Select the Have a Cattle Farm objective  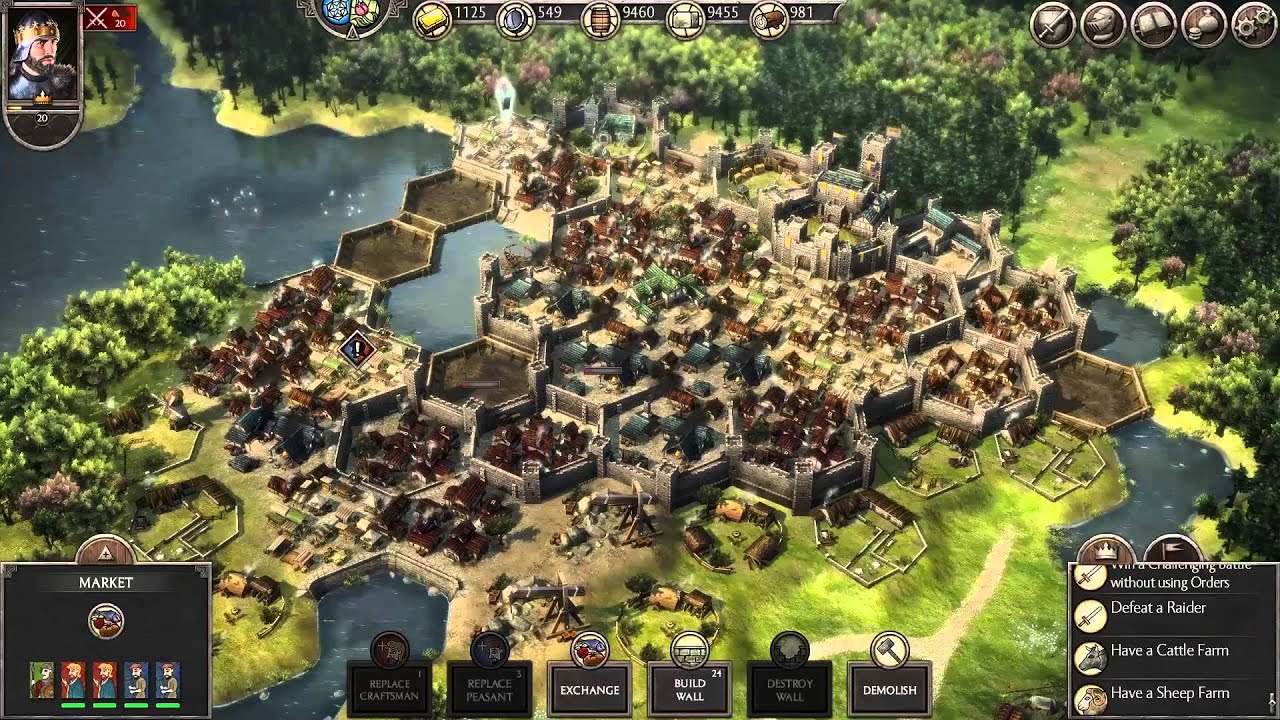(1169, 651)
